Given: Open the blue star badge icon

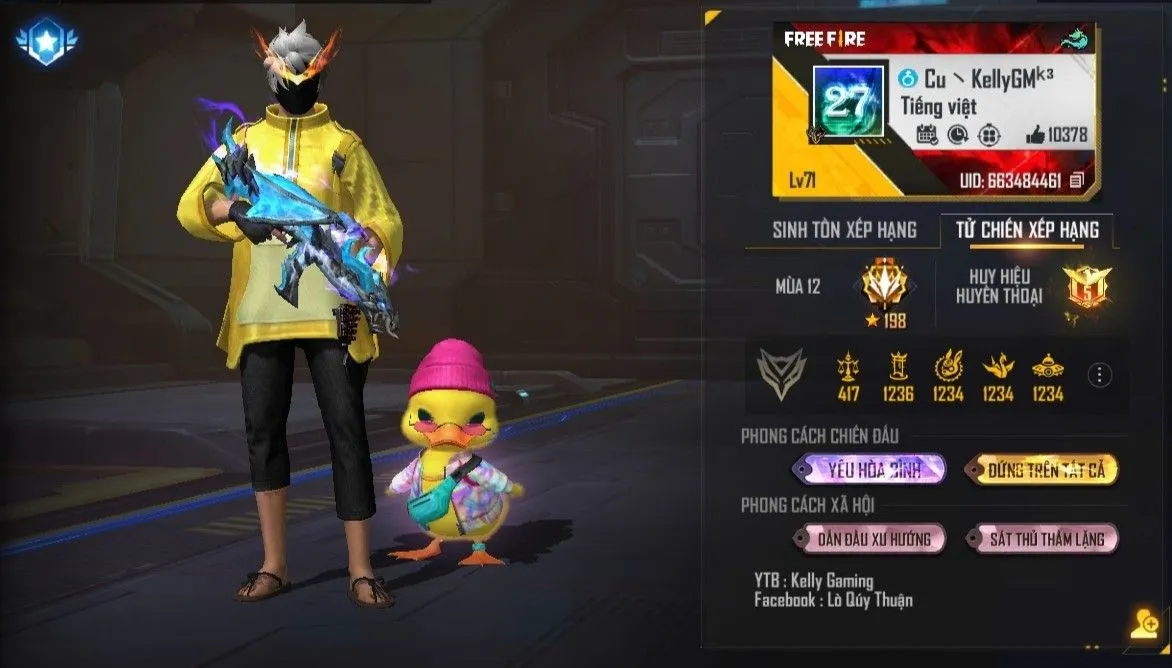Looking at the screenshot, I should (48, 43).
